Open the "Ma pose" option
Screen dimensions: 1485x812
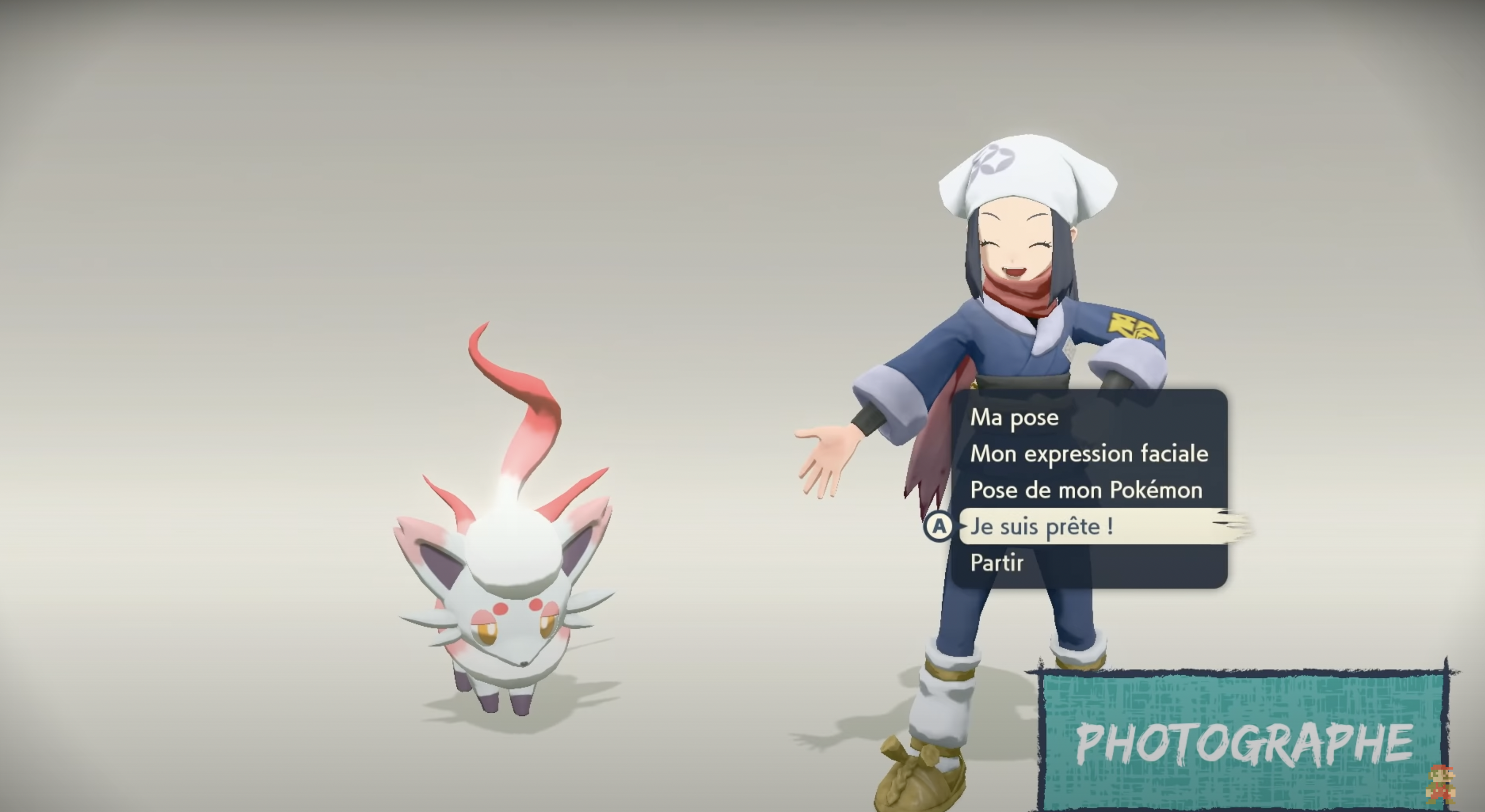1014,418
